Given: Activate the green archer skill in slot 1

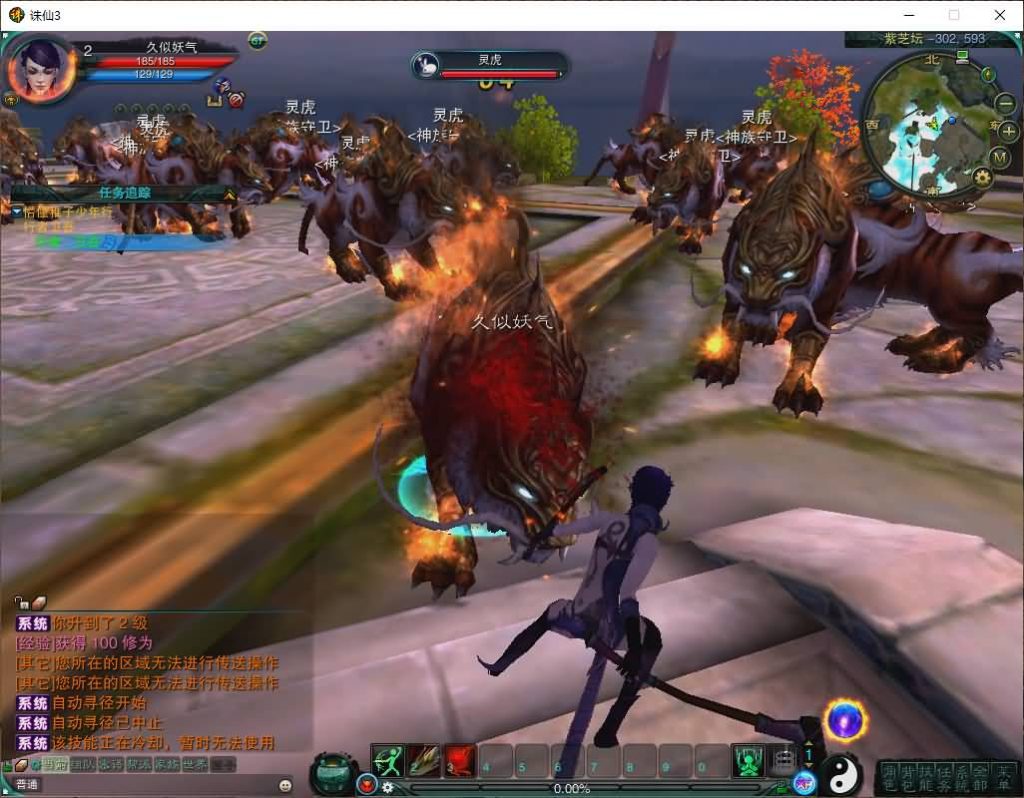Looking at the screenshot, I should 388,761.
